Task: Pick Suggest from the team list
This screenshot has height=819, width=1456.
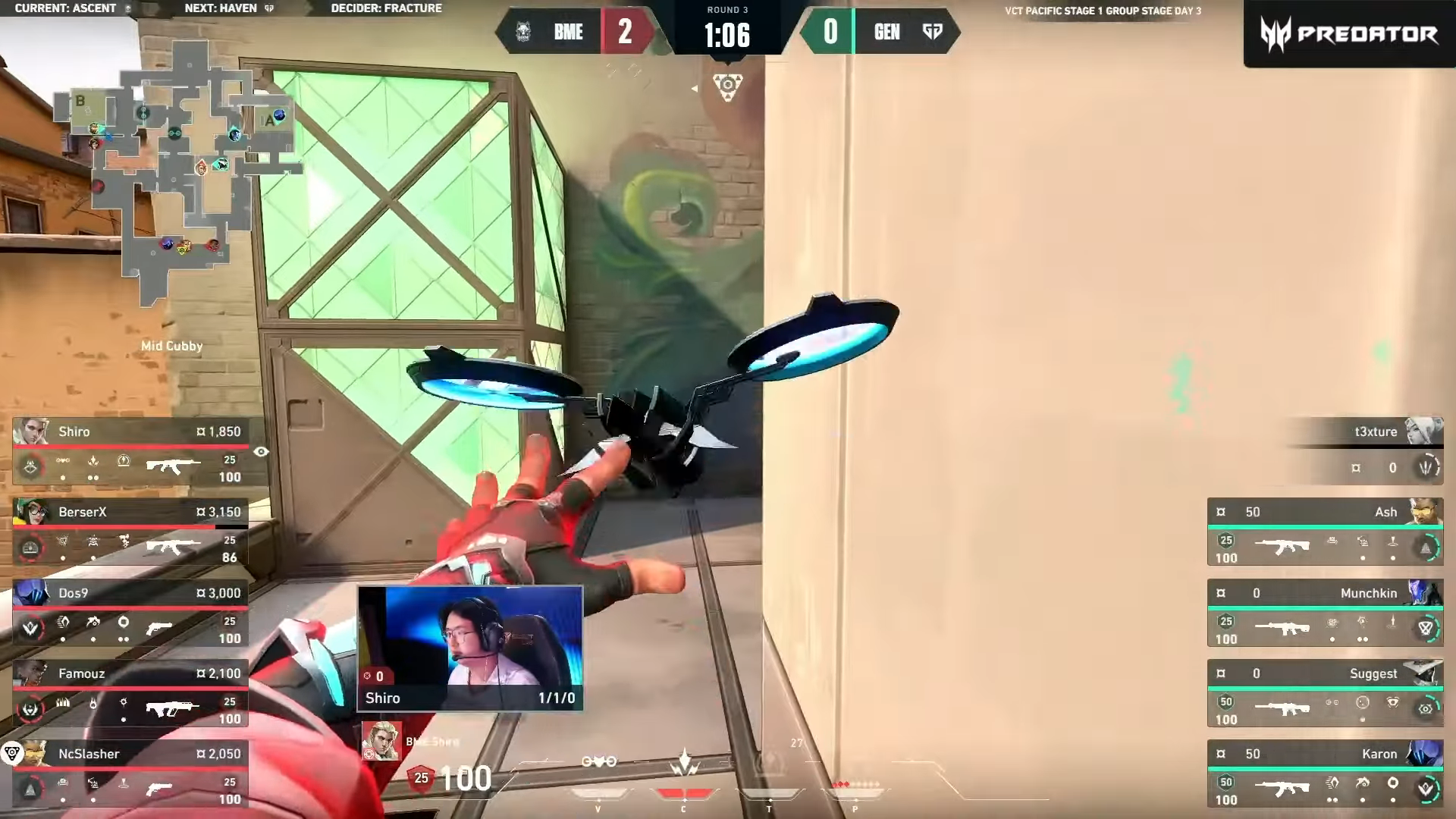Action: pos(1325,694)
